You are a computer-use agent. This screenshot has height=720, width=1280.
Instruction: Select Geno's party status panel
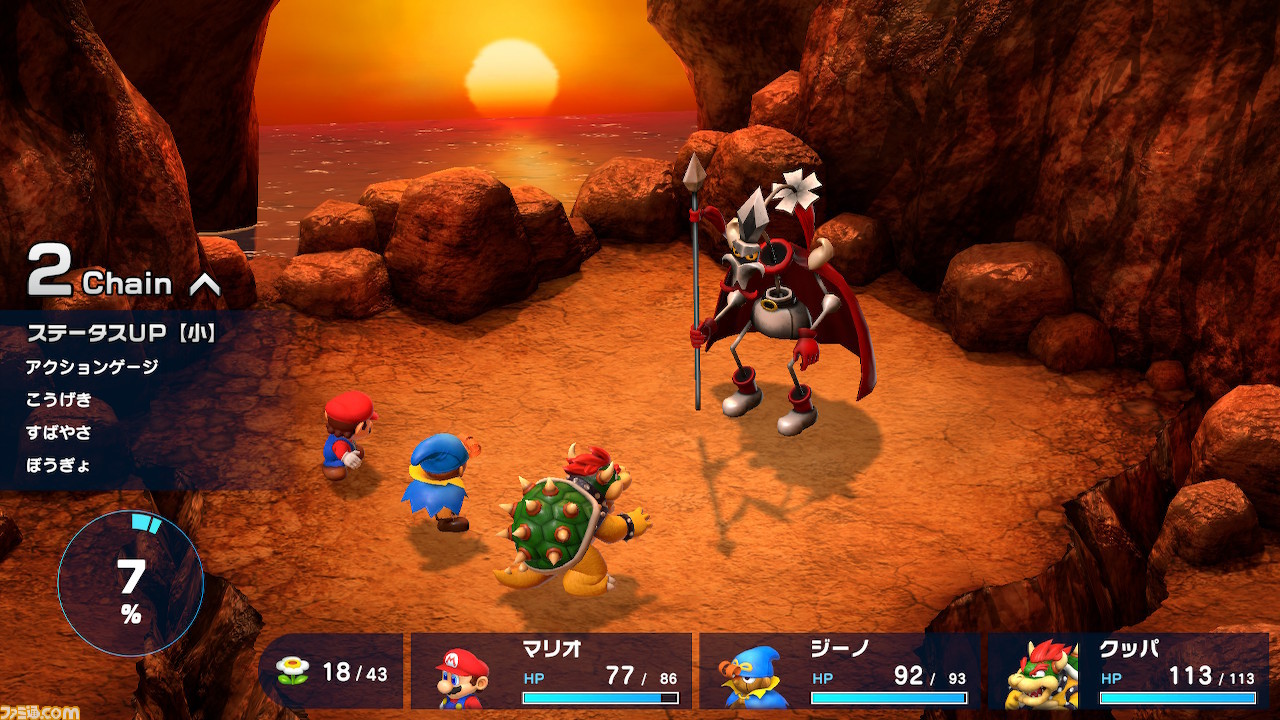(839, 671)
